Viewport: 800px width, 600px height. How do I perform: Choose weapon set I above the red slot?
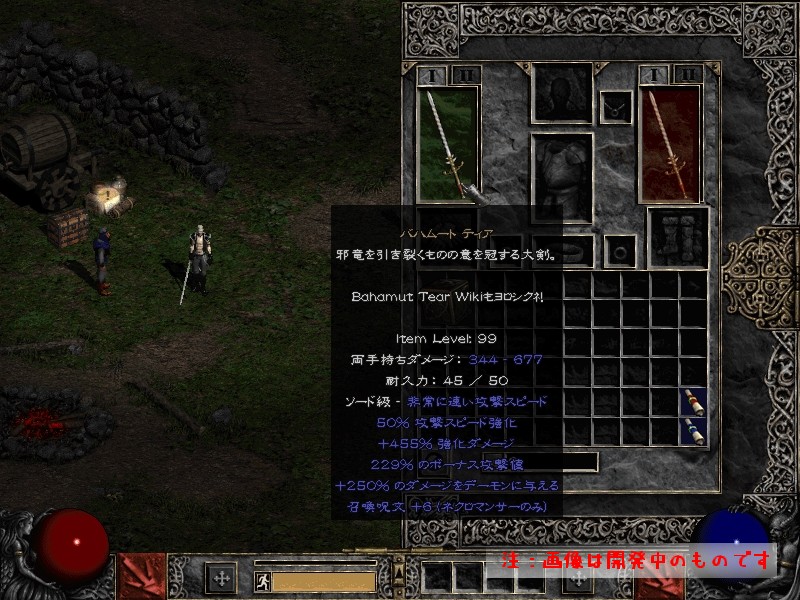coord(654,75)
